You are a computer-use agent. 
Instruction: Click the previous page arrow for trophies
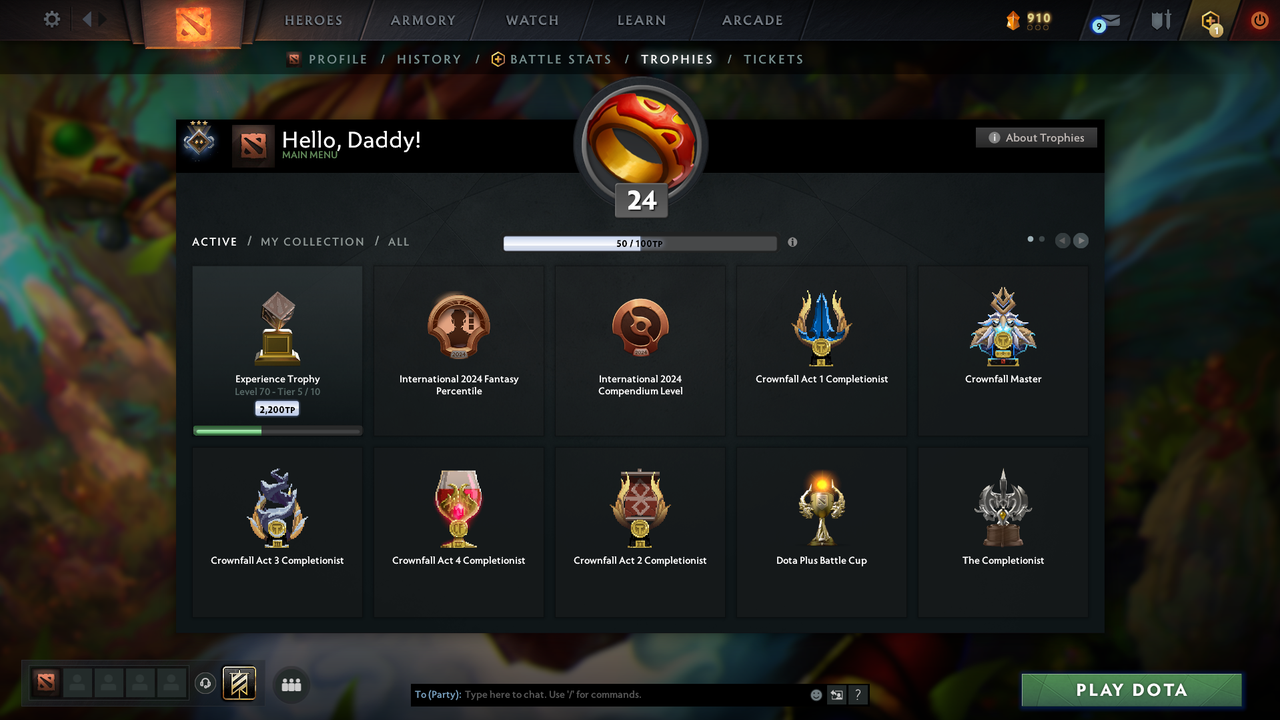click(1062, 240)
